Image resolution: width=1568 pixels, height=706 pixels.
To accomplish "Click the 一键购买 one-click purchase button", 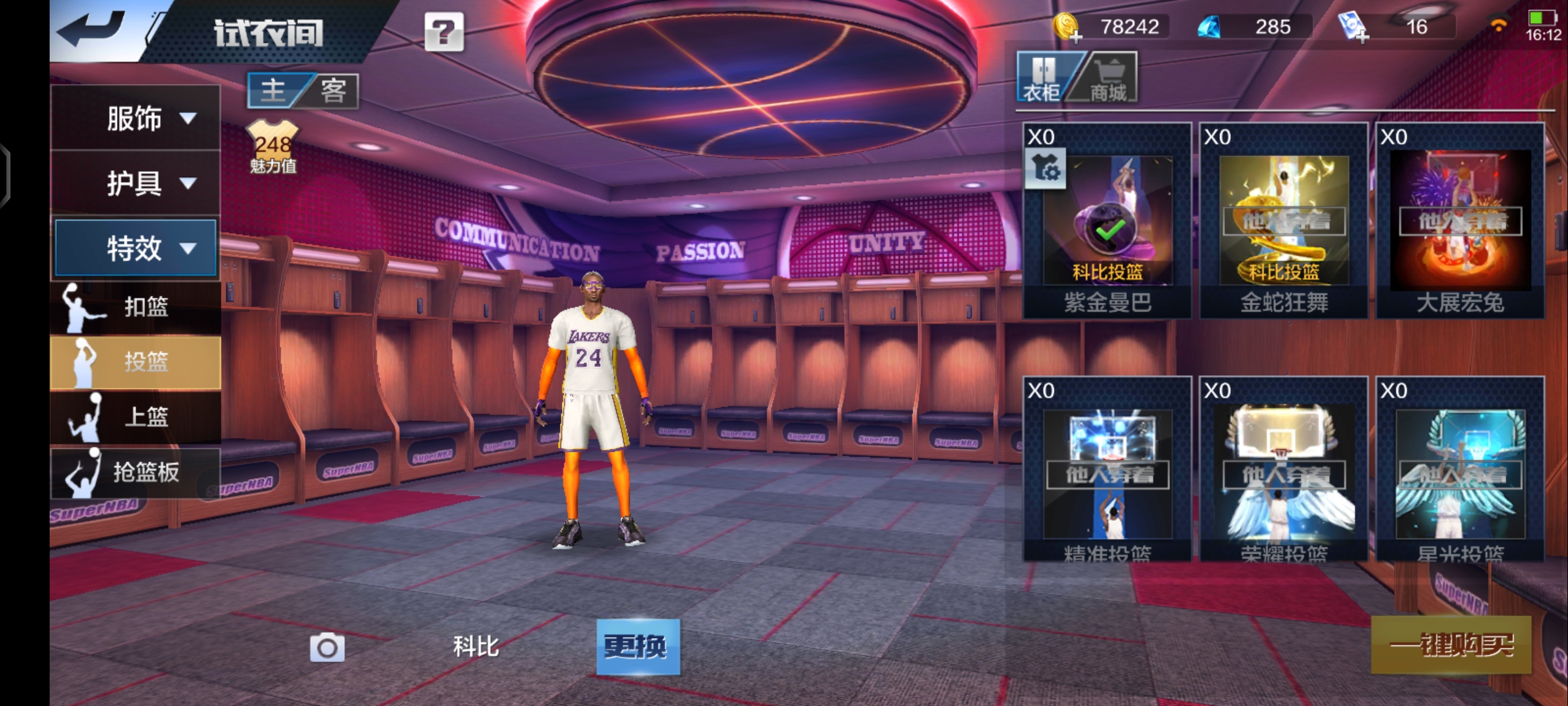I will click(1451, 645).
